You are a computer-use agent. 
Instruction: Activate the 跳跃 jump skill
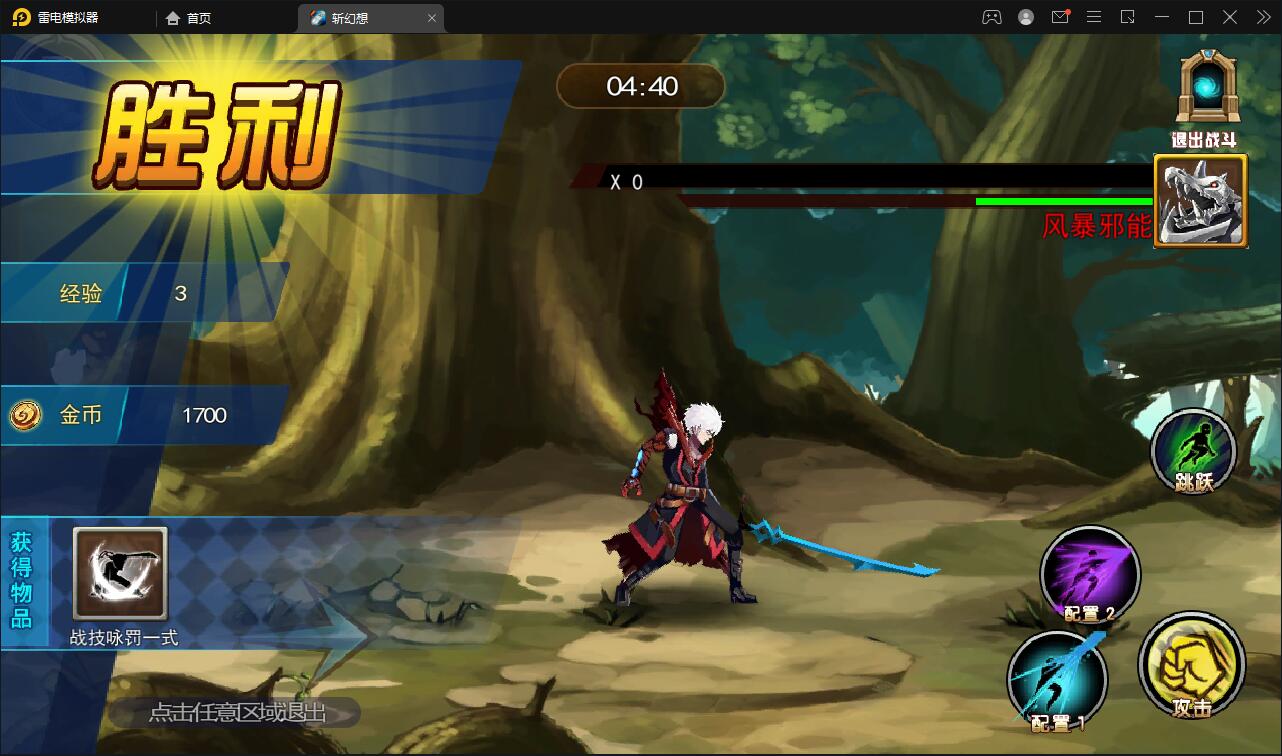(x=1193, y=451)
